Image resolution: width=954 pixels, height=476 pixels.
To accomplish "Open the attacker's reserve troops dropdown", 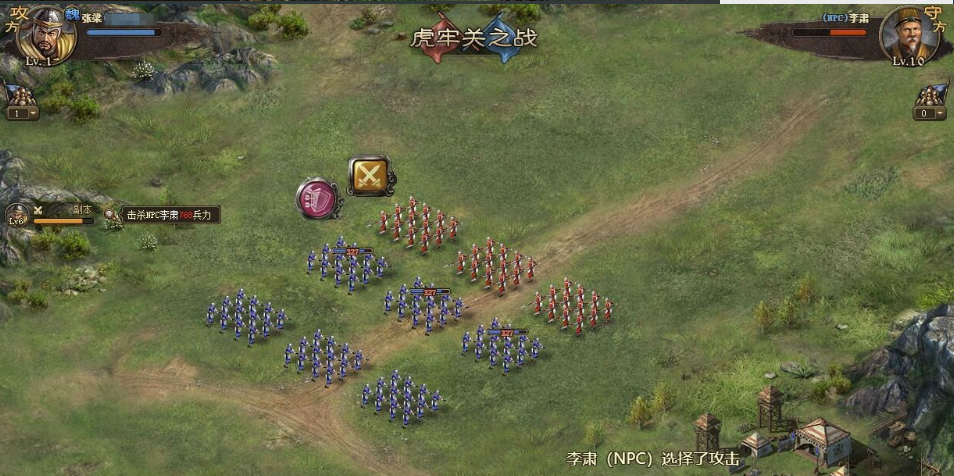I will click(21, 112).
